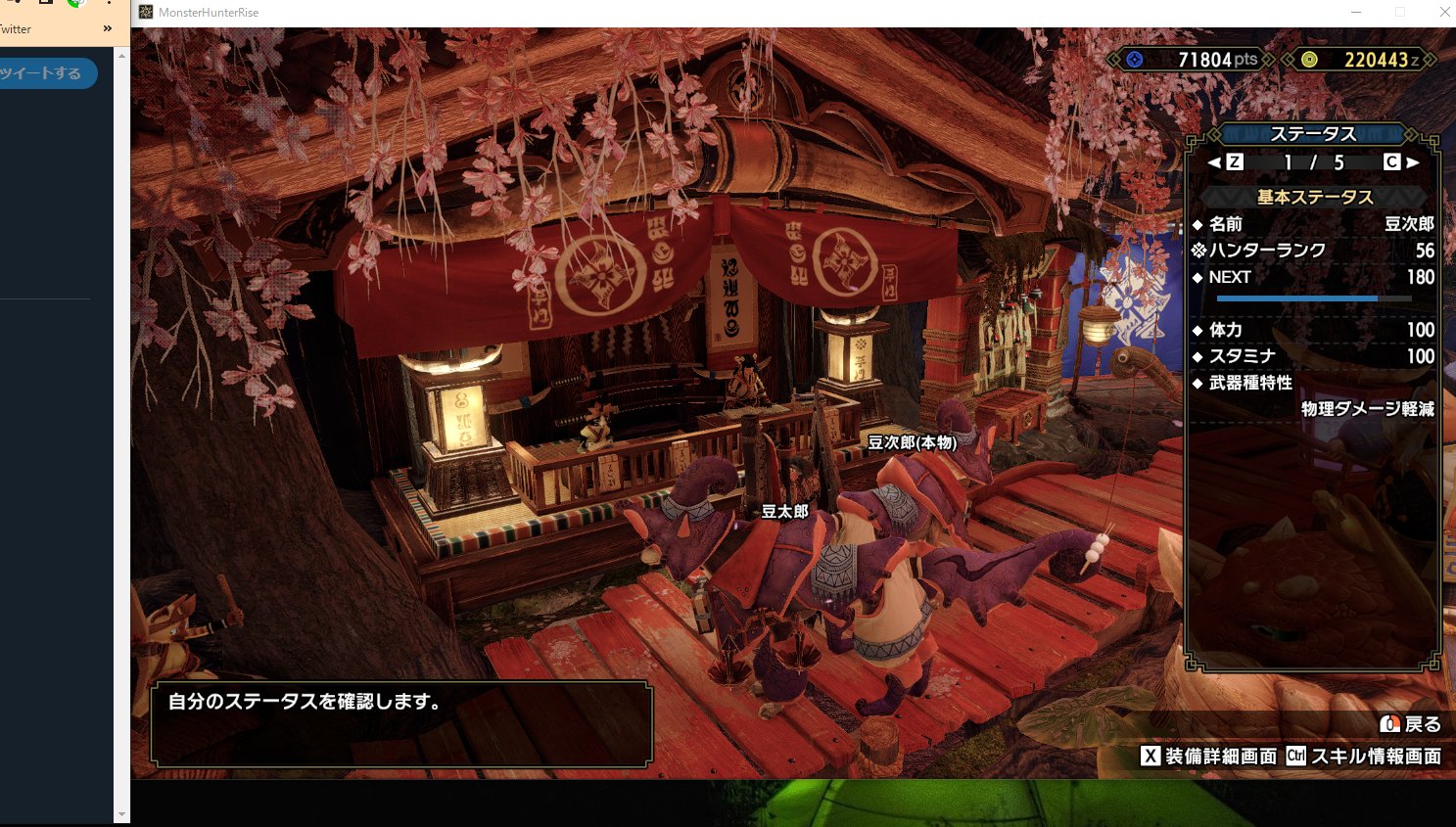Click the left arrow to go to previous status page
Image resolution: width=1456 pixels, height=827 pixels.
click(x=1212, y=161)
